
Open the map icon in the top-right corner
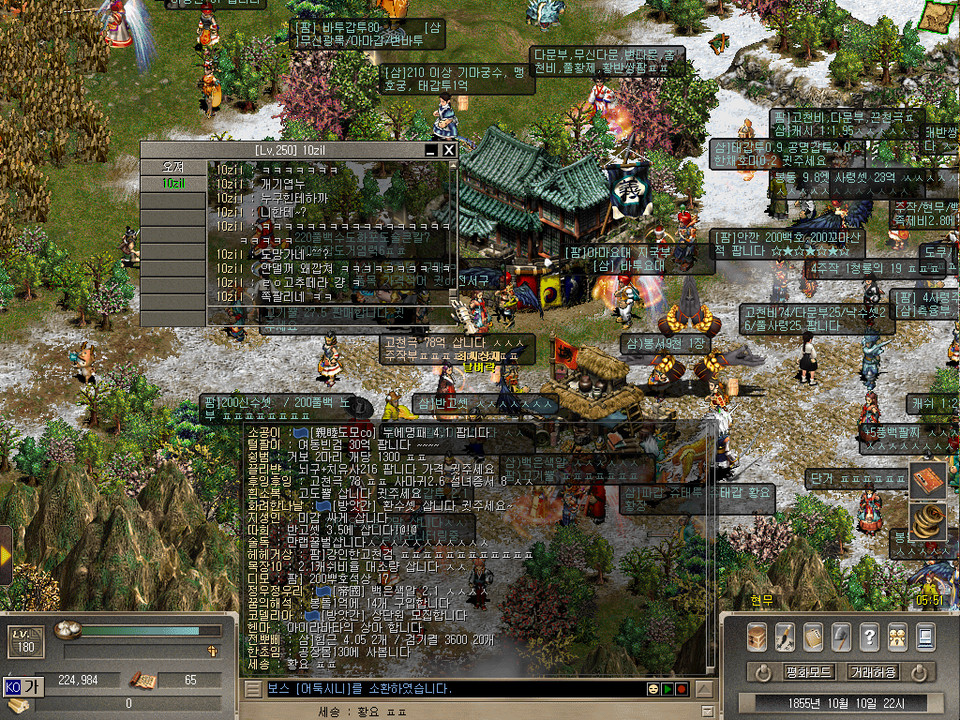click(x=937, y=15)
